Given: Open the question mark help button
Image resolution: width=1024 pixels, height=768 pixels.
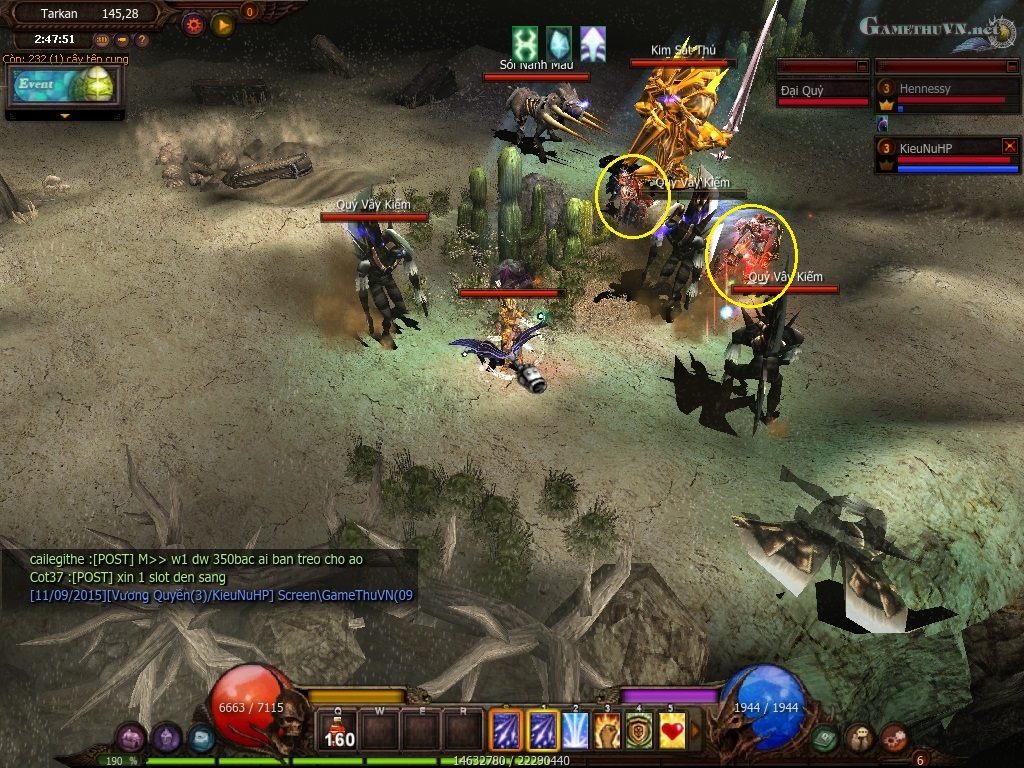Looking at the screenshot, I should coord(142,40).
